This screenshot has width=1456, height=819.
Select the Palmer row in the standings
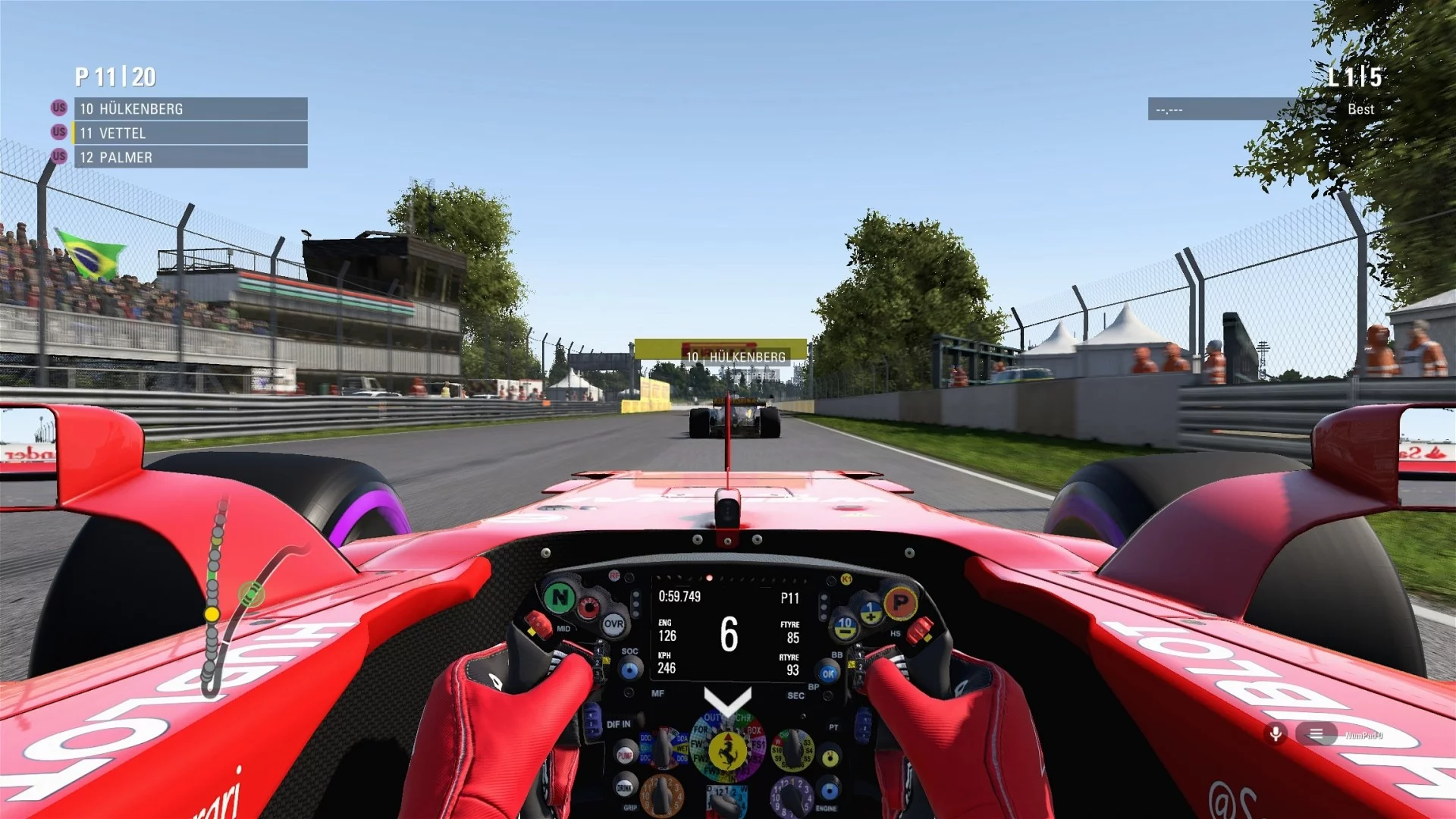tap(190, 157)
